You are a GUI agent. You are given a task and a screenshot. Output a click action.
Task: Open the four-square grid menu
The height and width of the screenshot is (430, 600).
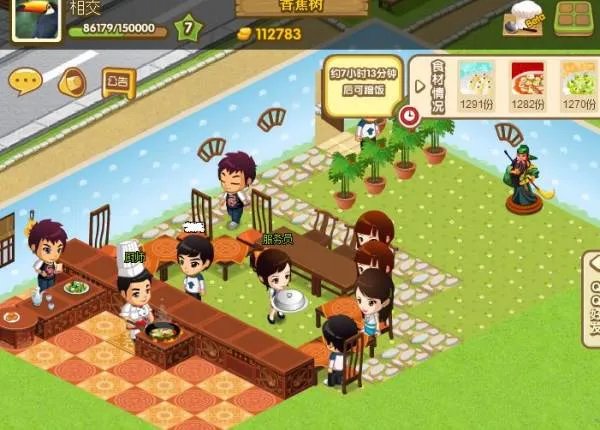click(x=573, y=17)
